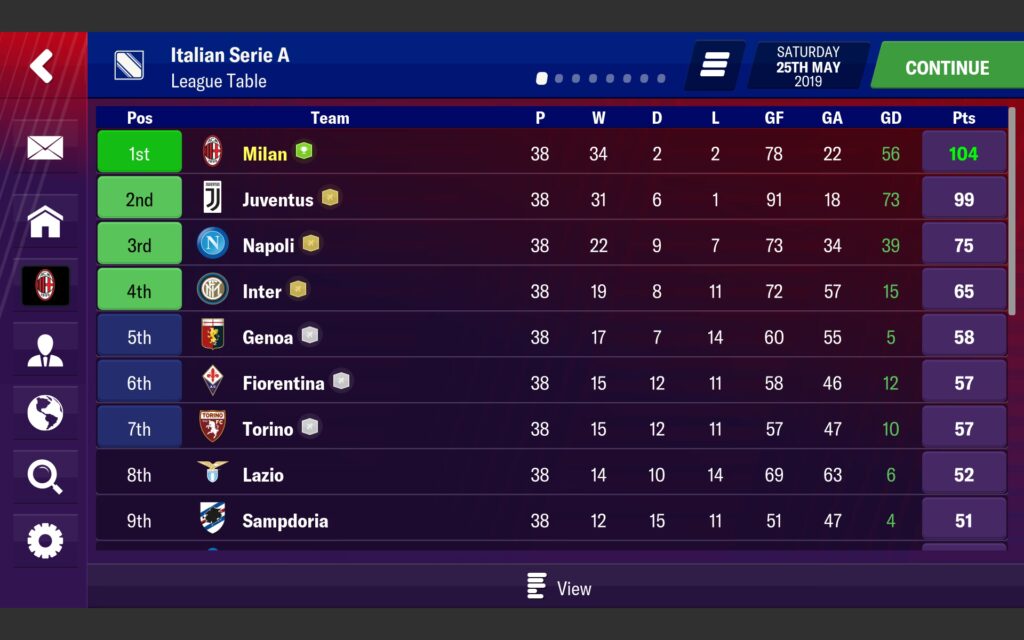Open the search magnifier
Screen dimensions: 1024x640
pyautogui.click(x=45, y=476)
